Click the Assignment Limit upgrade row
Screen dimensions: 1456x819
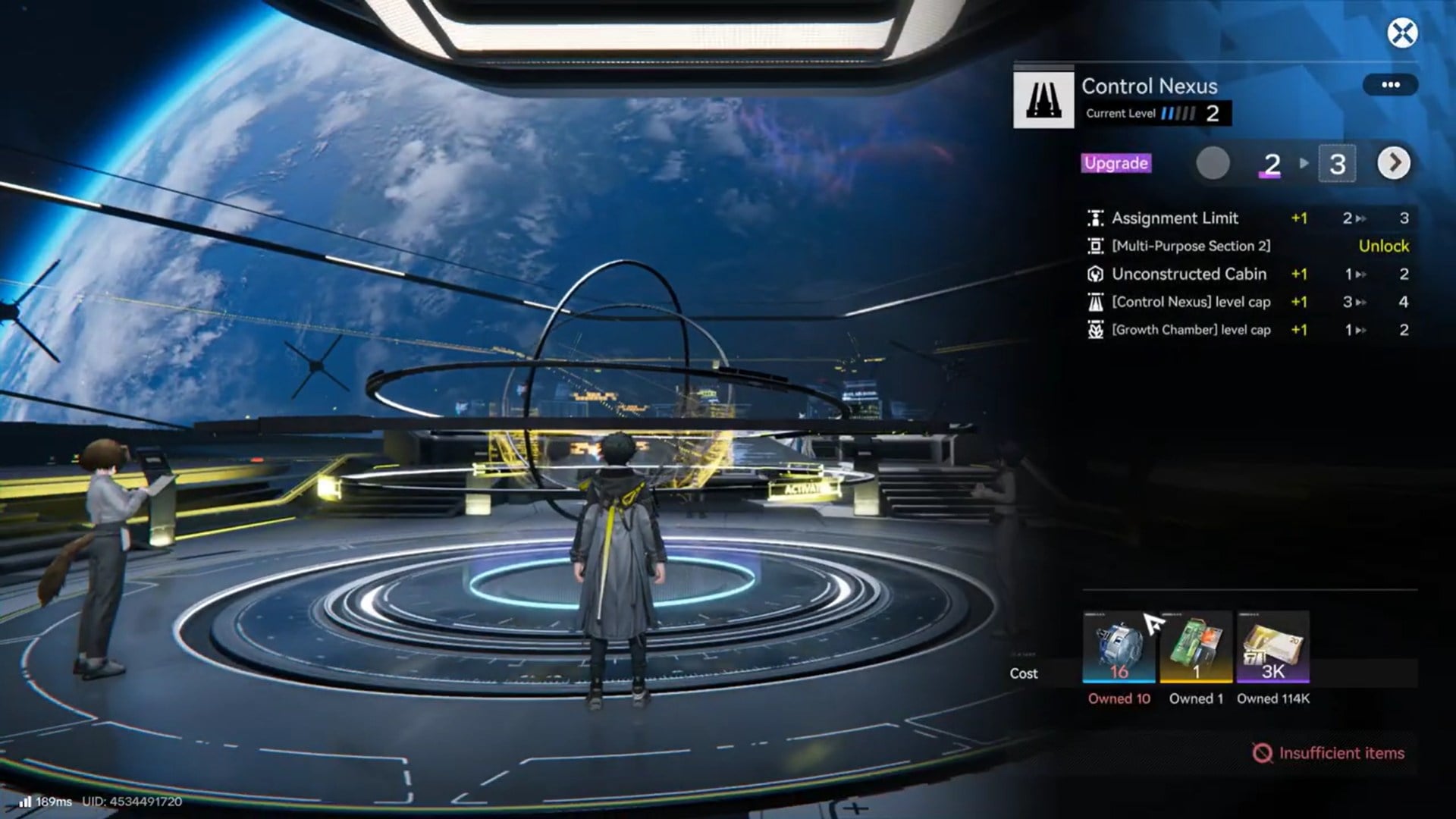coord(1248,218)
